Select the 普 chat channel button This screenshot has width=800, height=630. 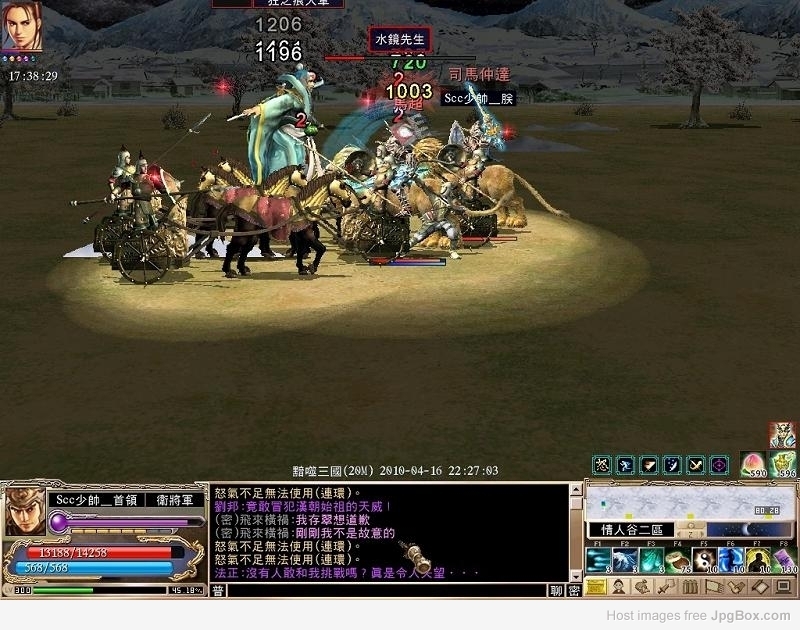click(x=218, y=591)
